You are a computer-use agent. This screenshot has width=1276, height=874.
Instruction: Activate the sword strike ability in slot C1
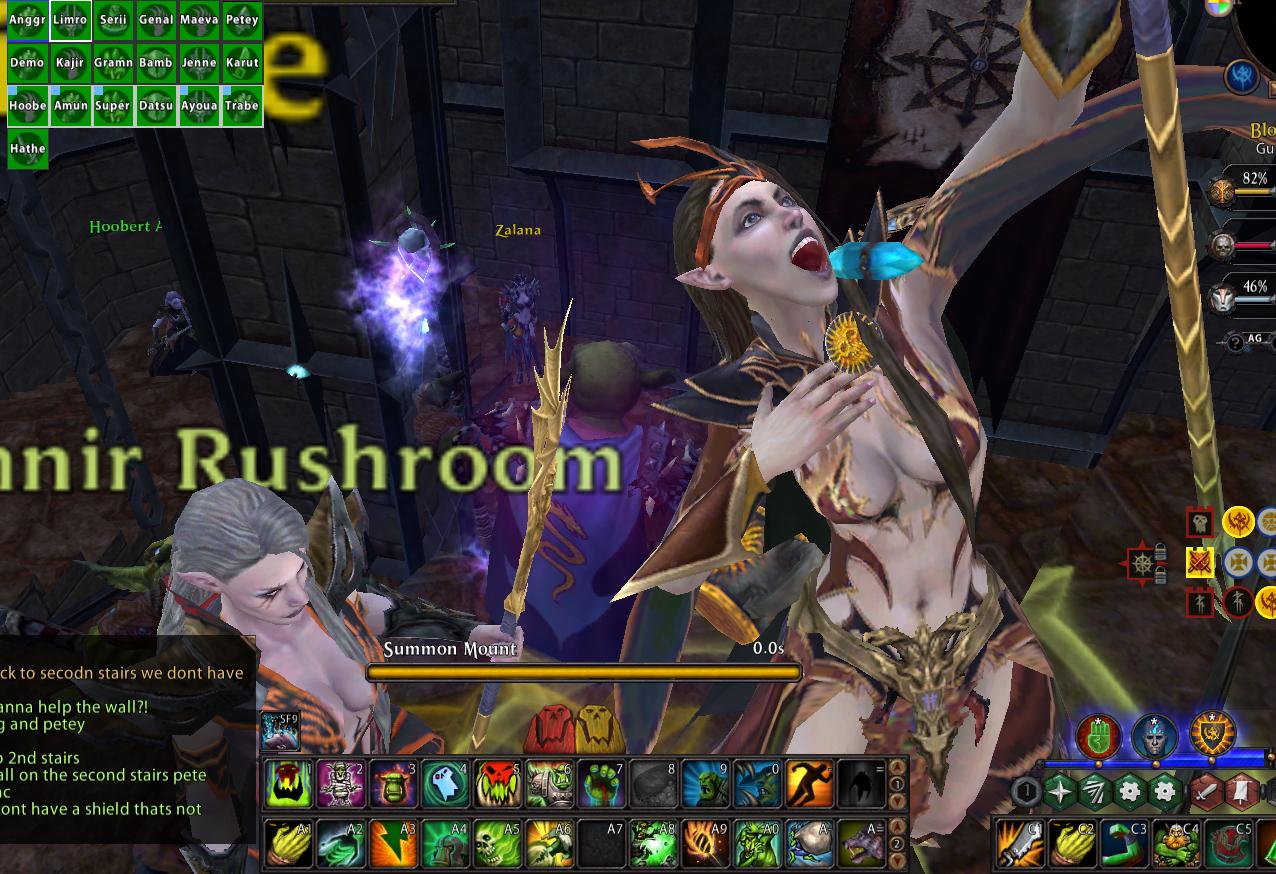pyautogui.click(x=1019, y=843)
